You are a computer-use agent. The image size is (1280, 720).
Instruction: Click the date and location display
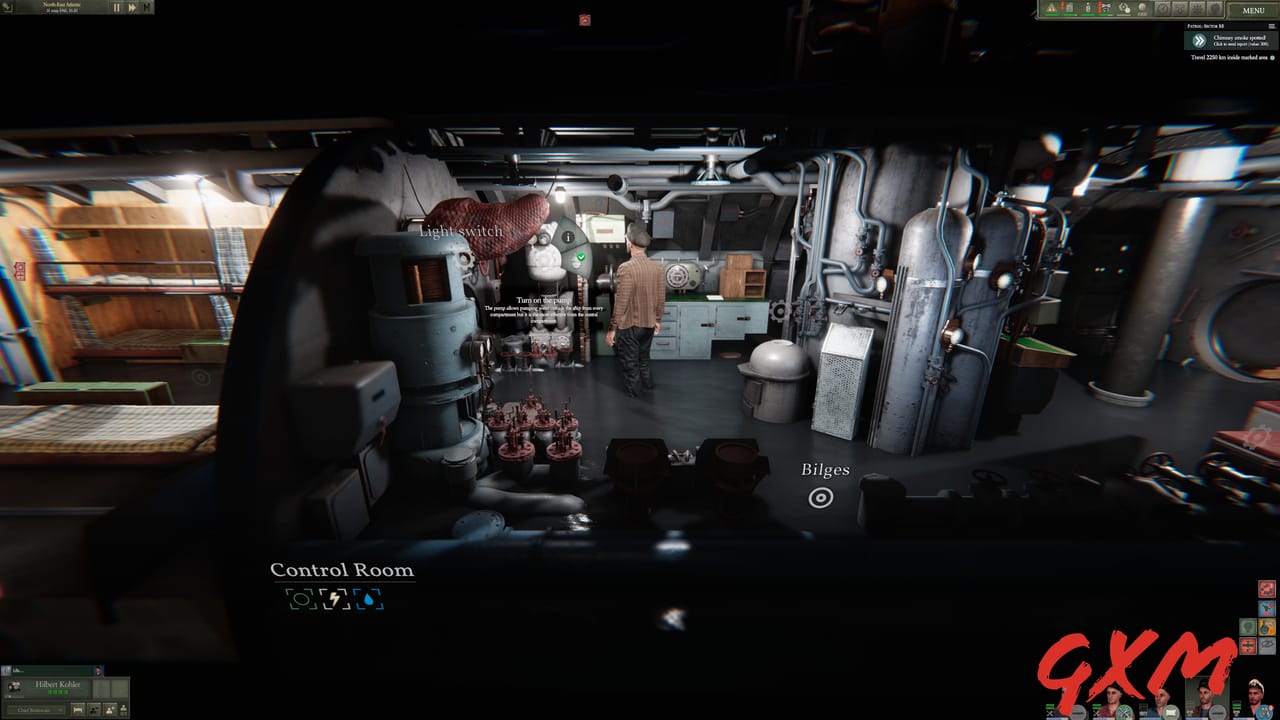(62, 8)
